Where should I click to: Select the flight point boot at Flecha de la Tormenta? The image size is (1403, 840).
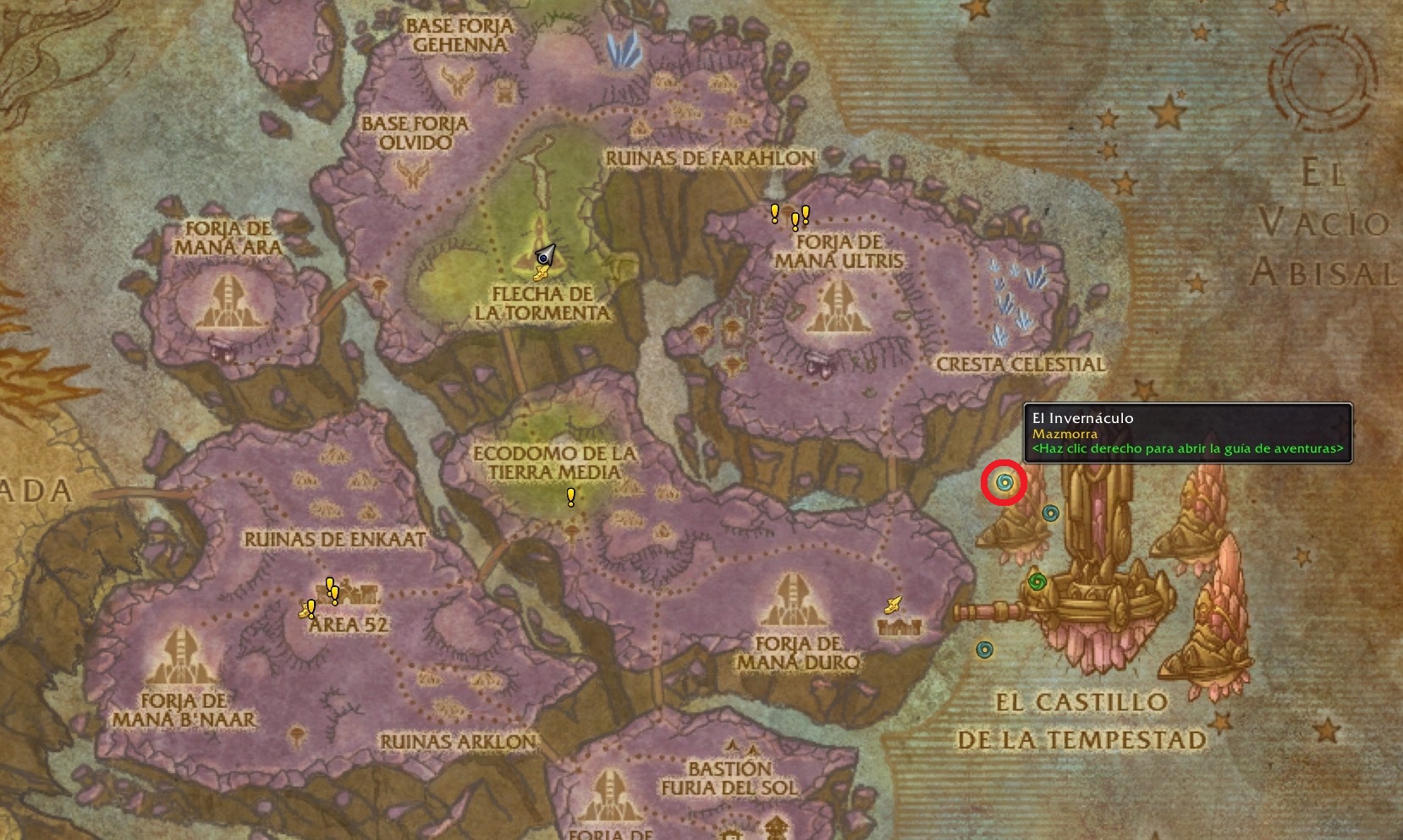[542, 272]
